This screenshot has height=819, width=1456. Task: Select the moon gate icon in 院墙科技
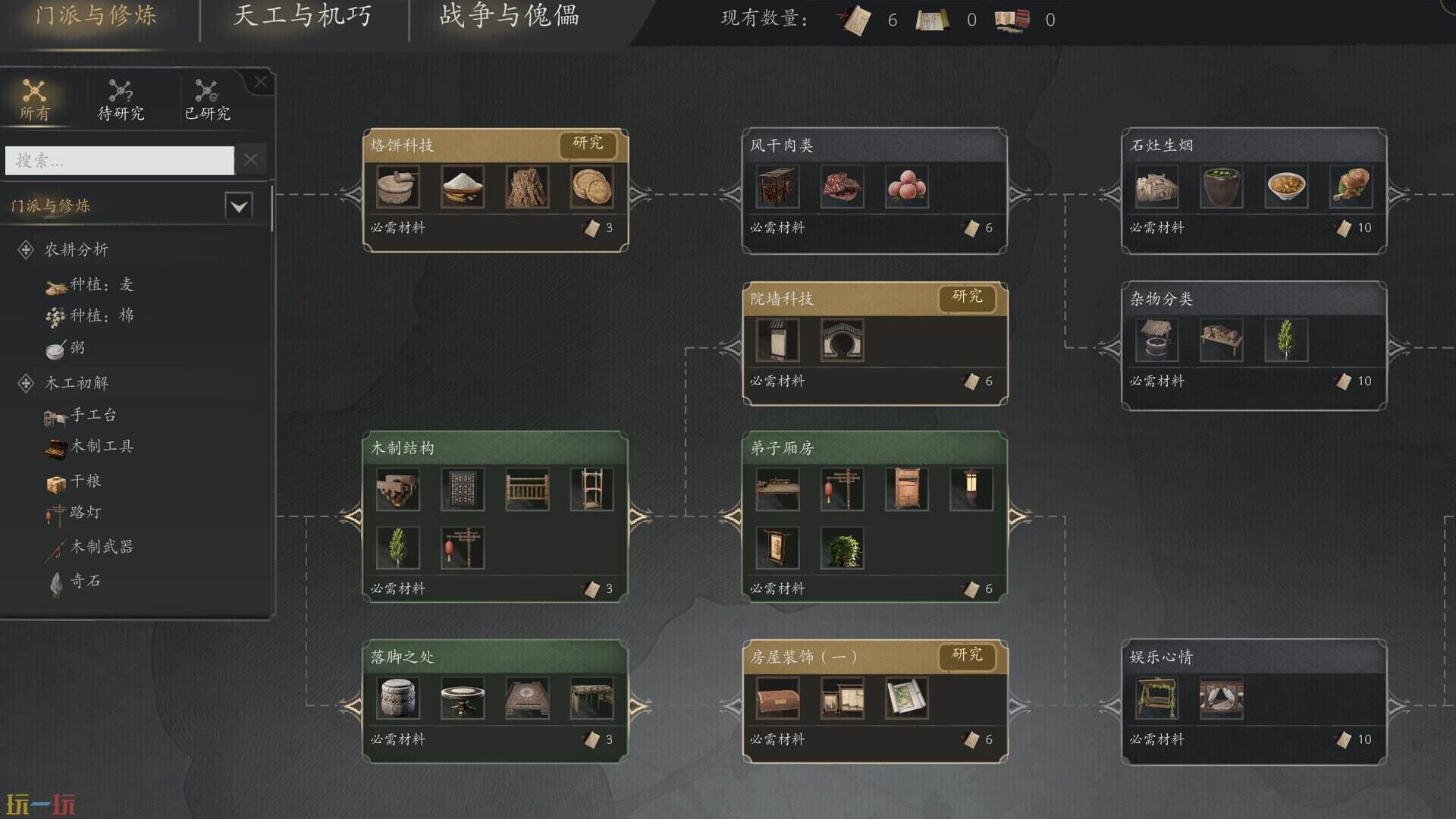(843, 340)
